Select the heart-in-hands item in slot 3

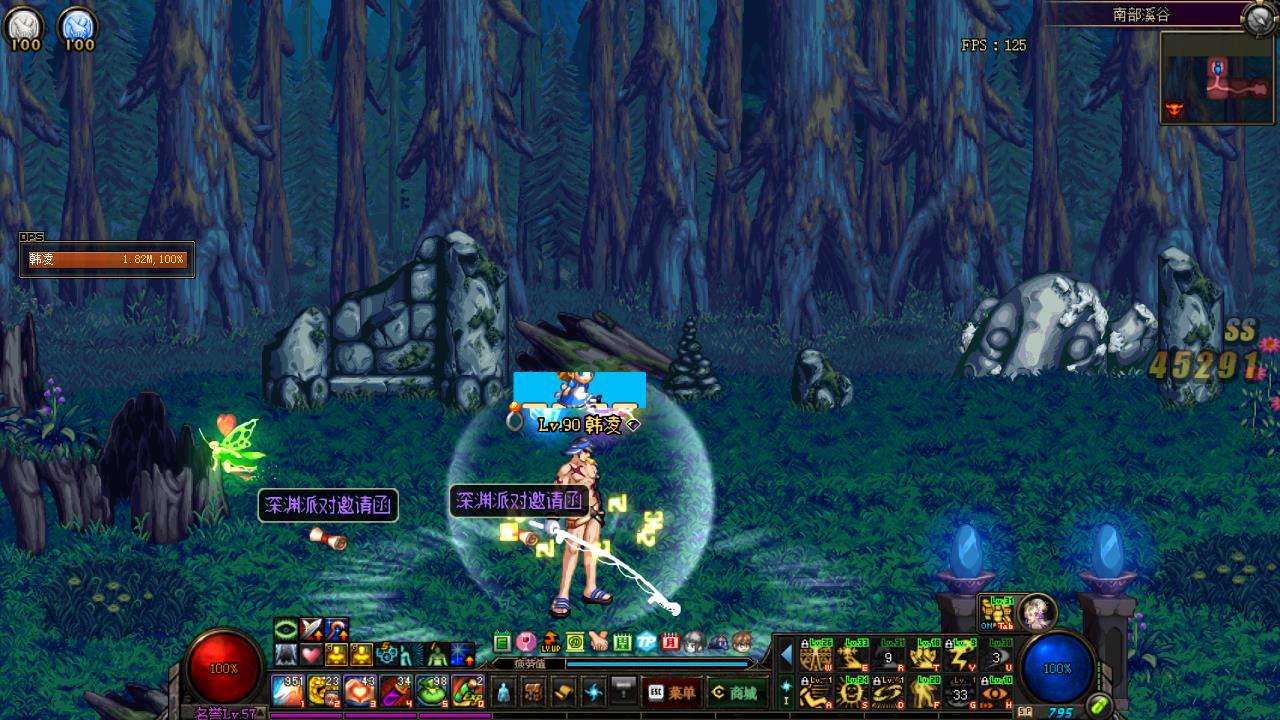[x=360, y=690]
